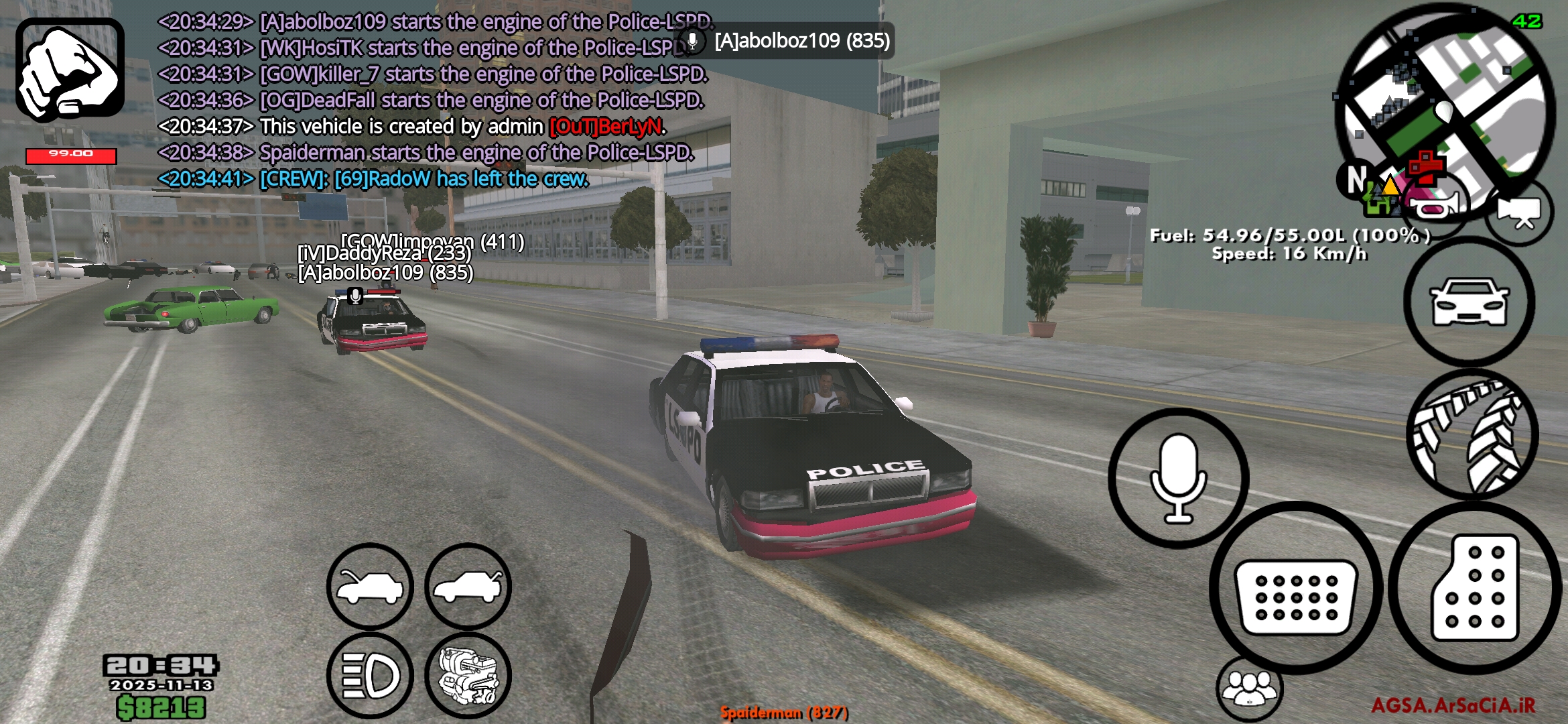Select the red hospital cross map marker
The width and height of the screenshot is (1568, 724).
point(1425,166)
